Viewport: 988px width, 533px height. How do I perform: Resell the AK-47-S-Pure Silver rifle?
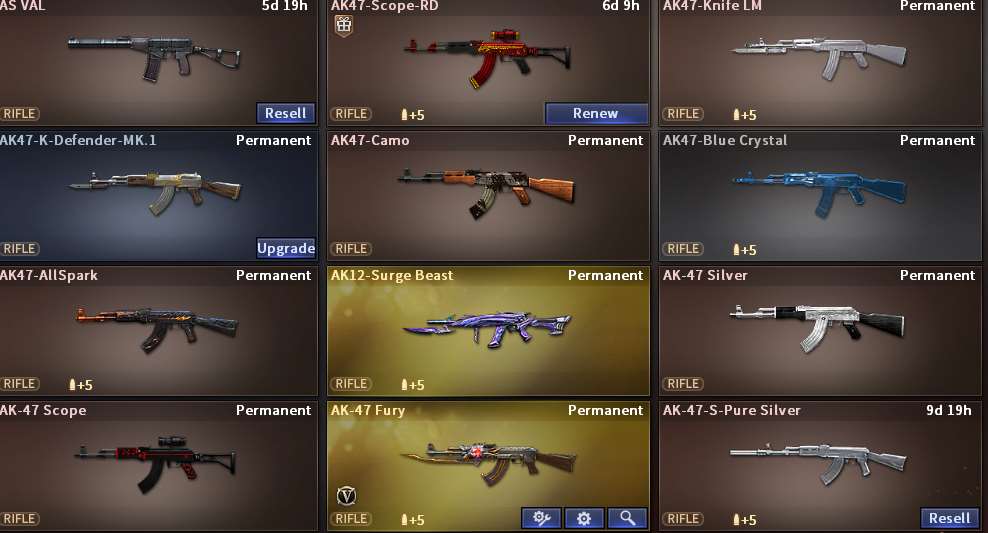[949, 518]
